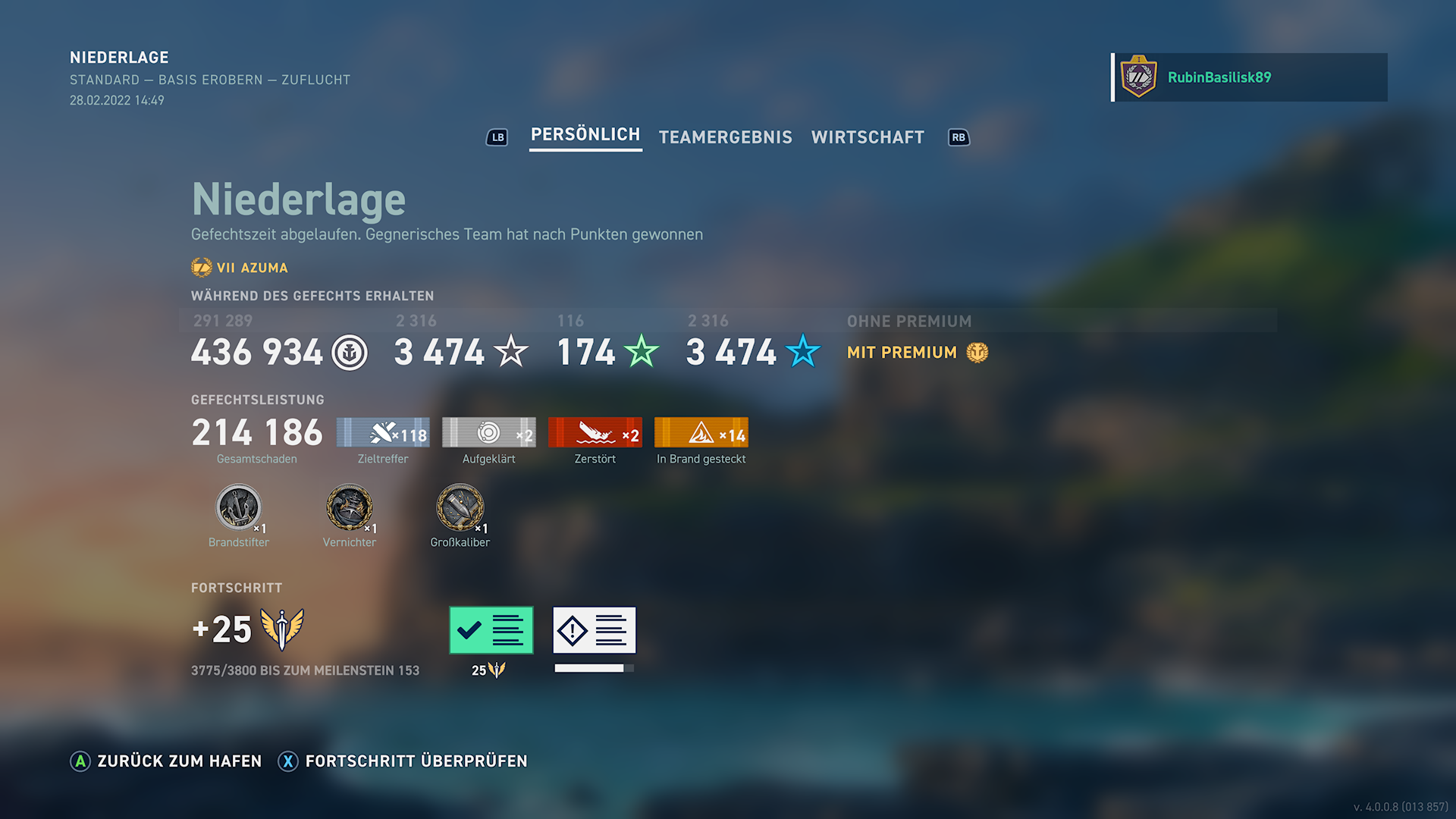Select the PERSÖNLICH tab

pos(585,135)
